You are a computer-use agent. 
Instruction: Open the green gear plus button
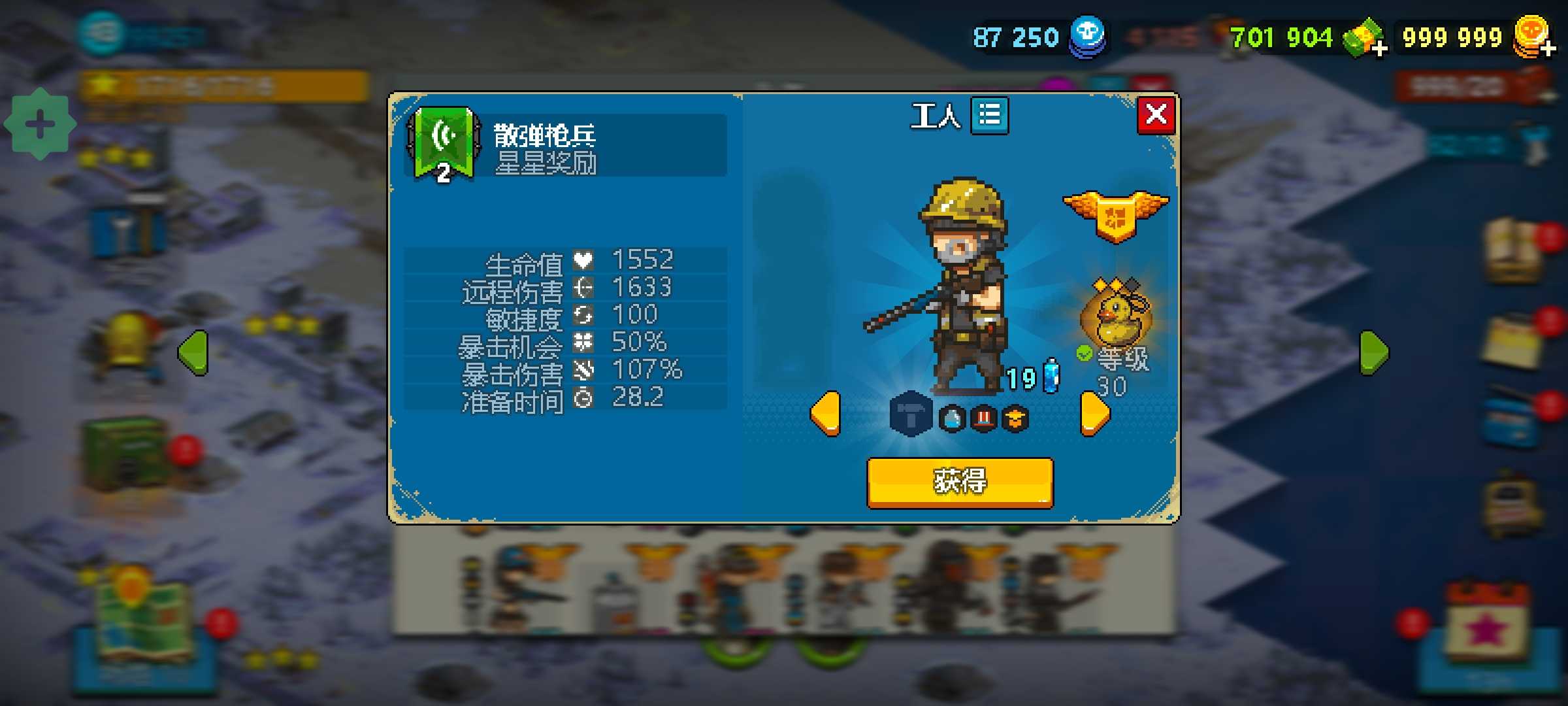pyautogui.click(x=40, y=124)
